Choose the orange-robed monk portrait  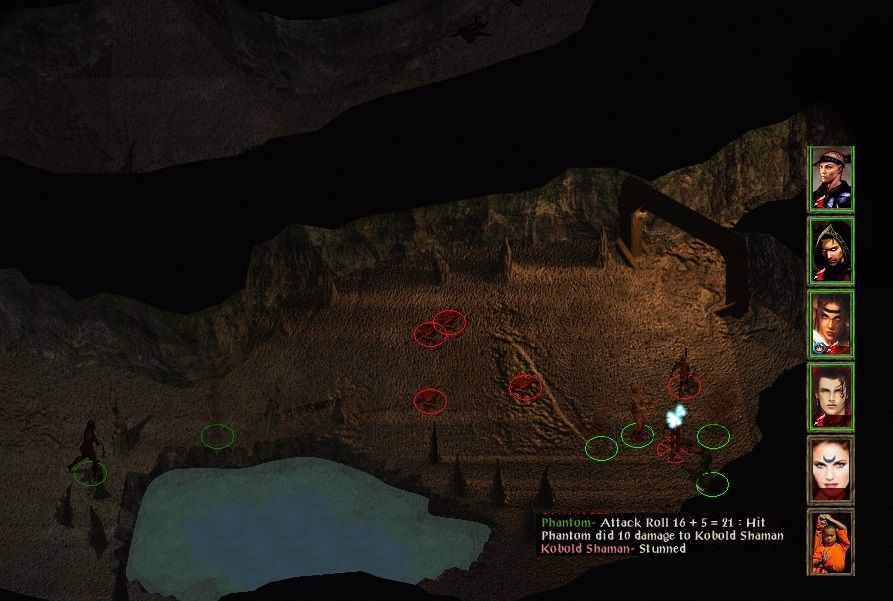[830, 541]
